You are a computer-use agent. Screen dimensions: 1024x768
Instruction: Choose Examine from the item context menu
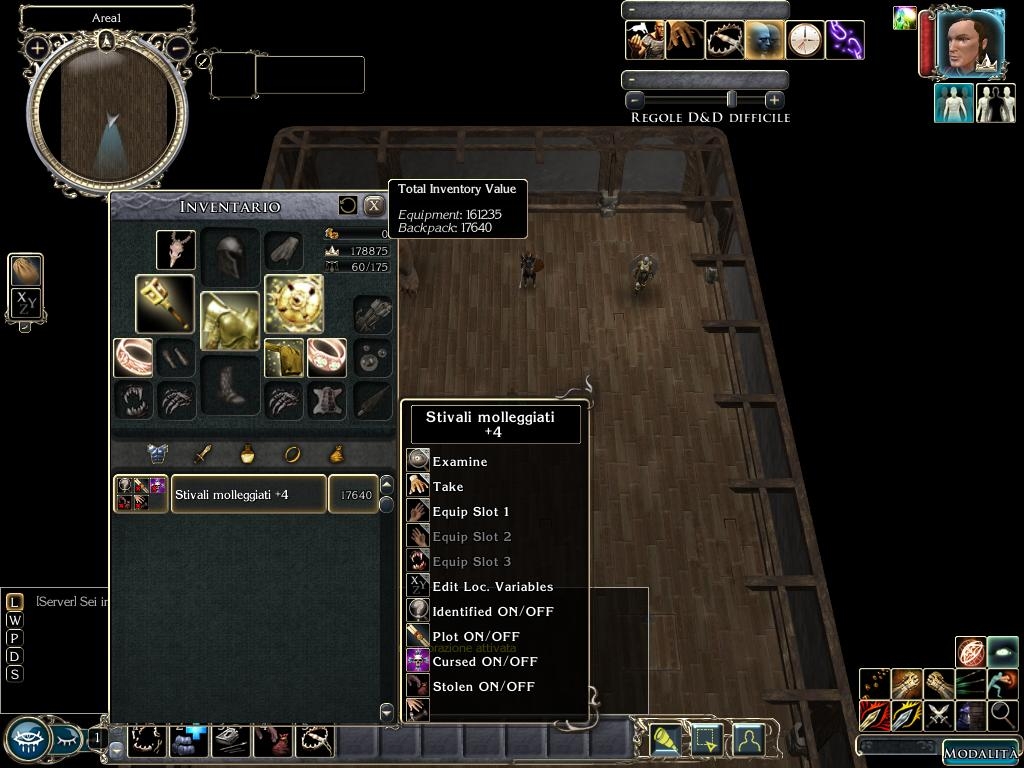tap(460, 461)
